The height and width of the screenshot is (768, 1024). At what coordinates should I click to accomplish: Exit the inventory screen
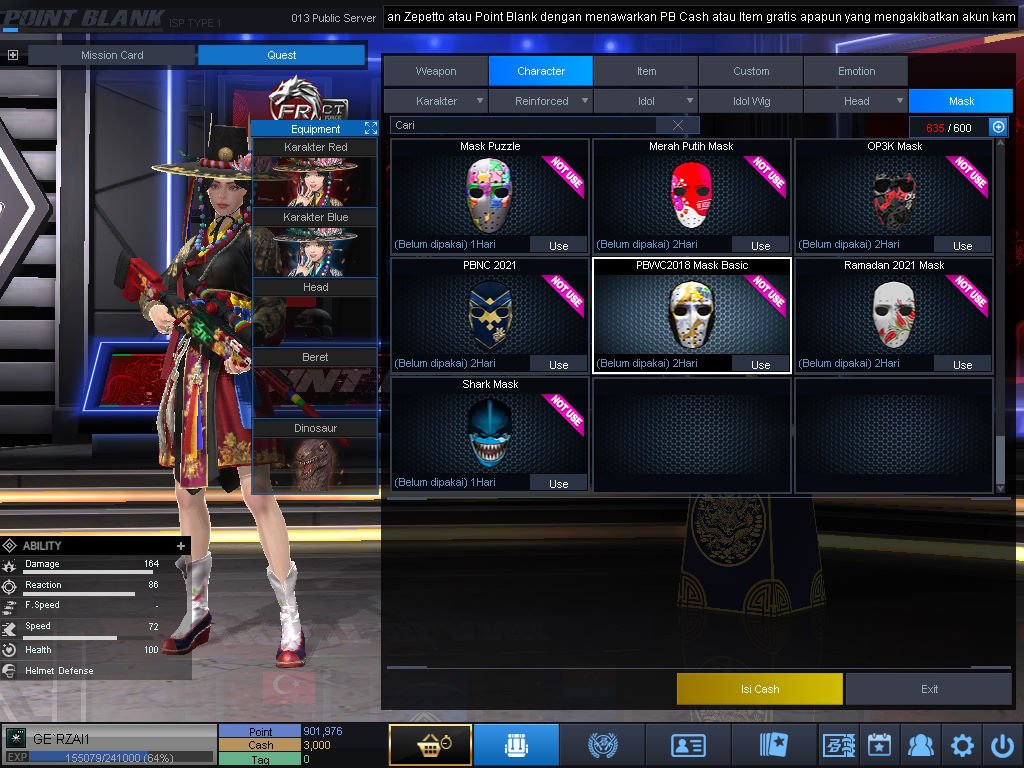(x=929, y=689)
